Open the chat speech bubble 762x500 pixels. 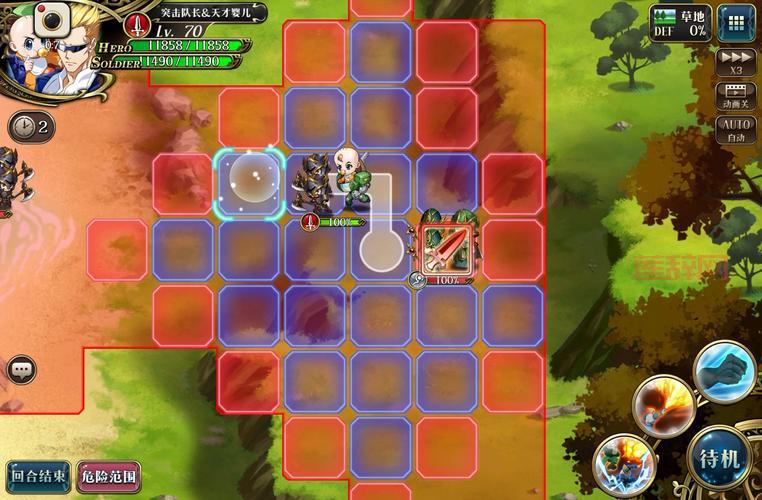[x=22, y=371]
